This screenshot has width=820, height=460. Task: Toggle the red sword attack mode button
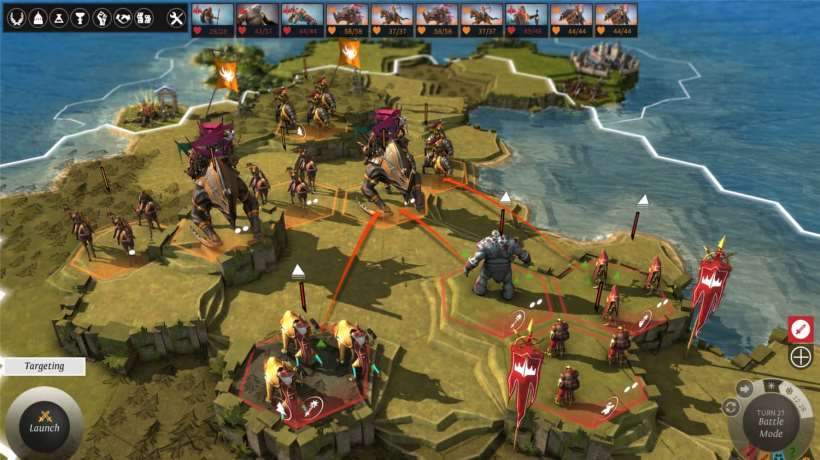coord(800,328)
